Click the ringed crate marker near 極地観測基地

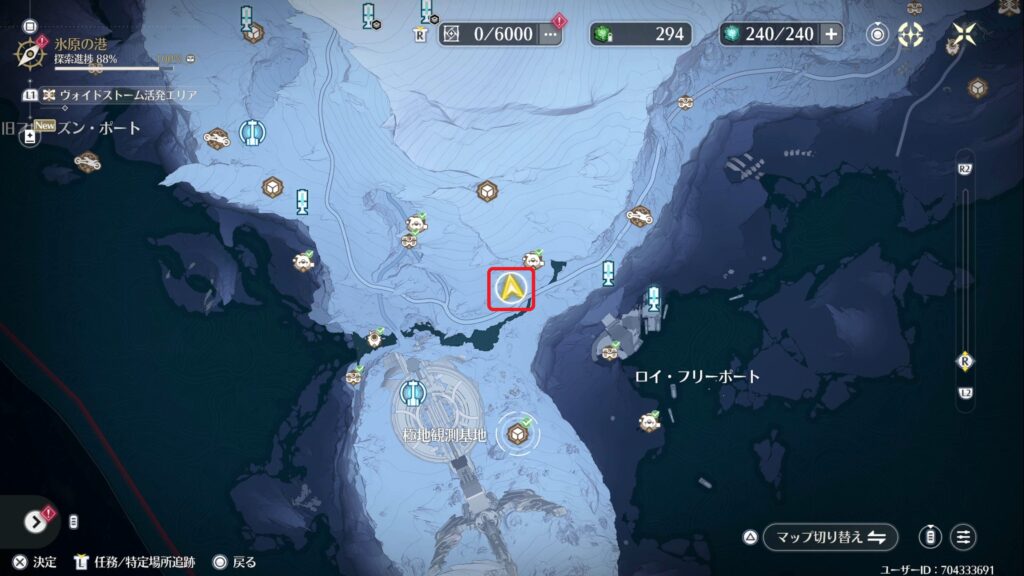tap(518, 432)
